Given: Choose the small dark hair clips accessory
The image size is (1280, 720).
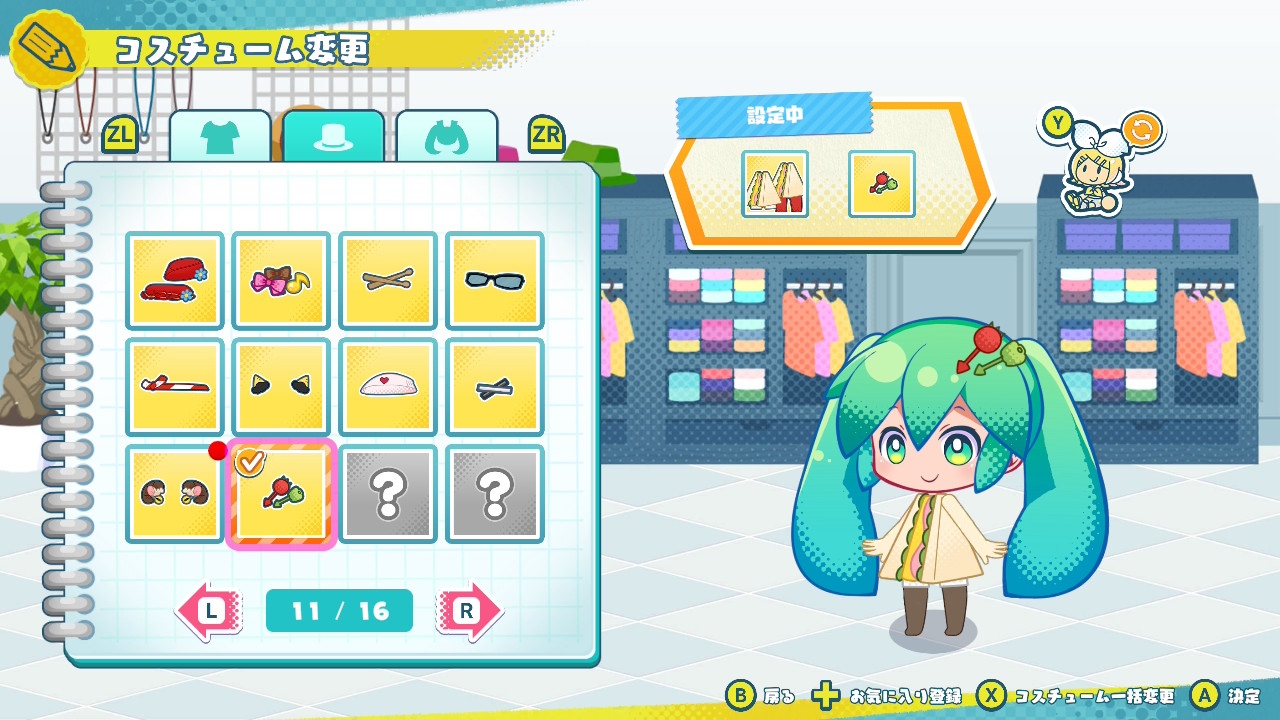Looking at the screenshot, I should 494,387.
